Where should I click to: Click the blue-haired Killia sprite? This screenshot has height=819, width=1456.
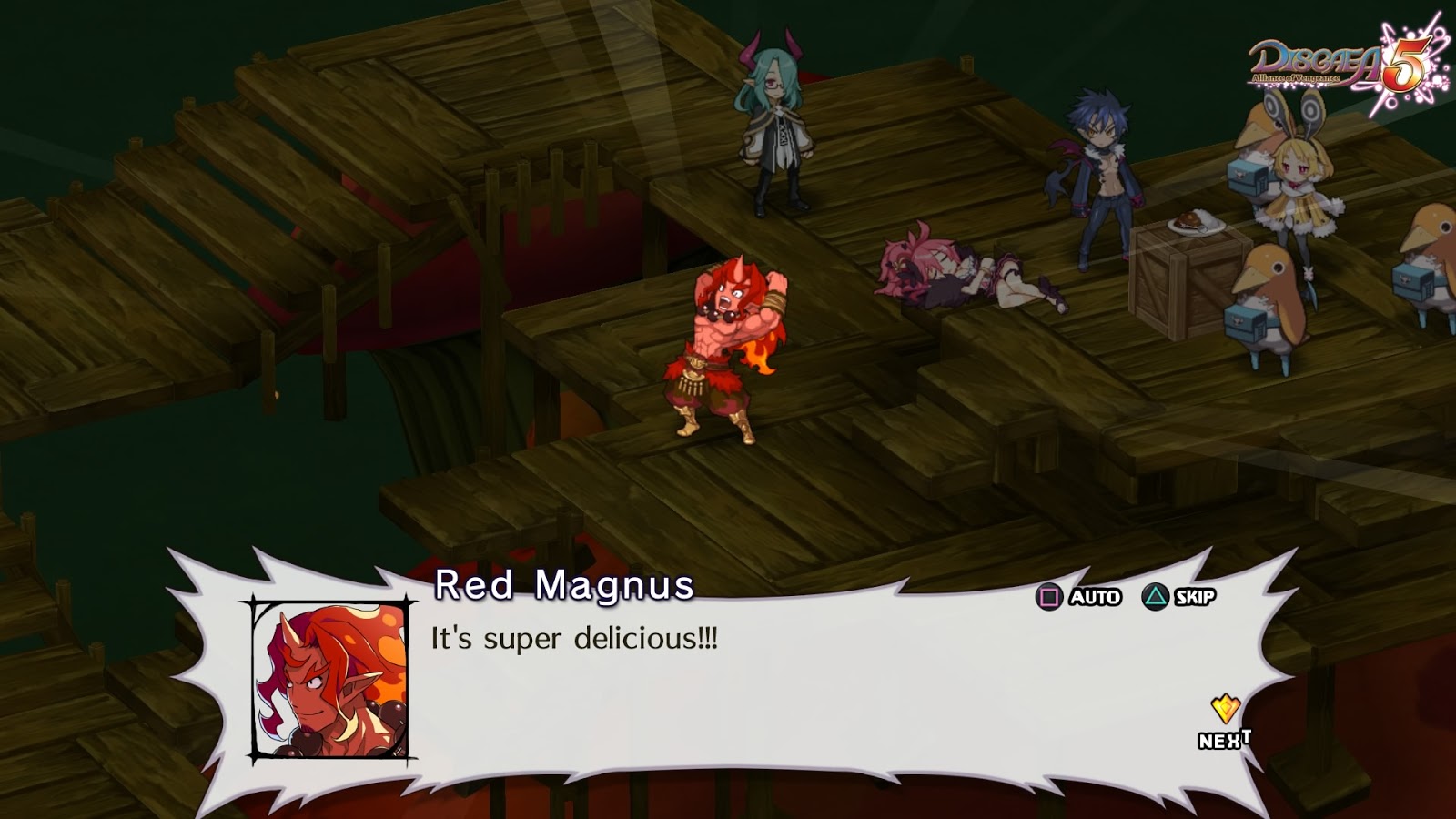[x=1097, y=173]
